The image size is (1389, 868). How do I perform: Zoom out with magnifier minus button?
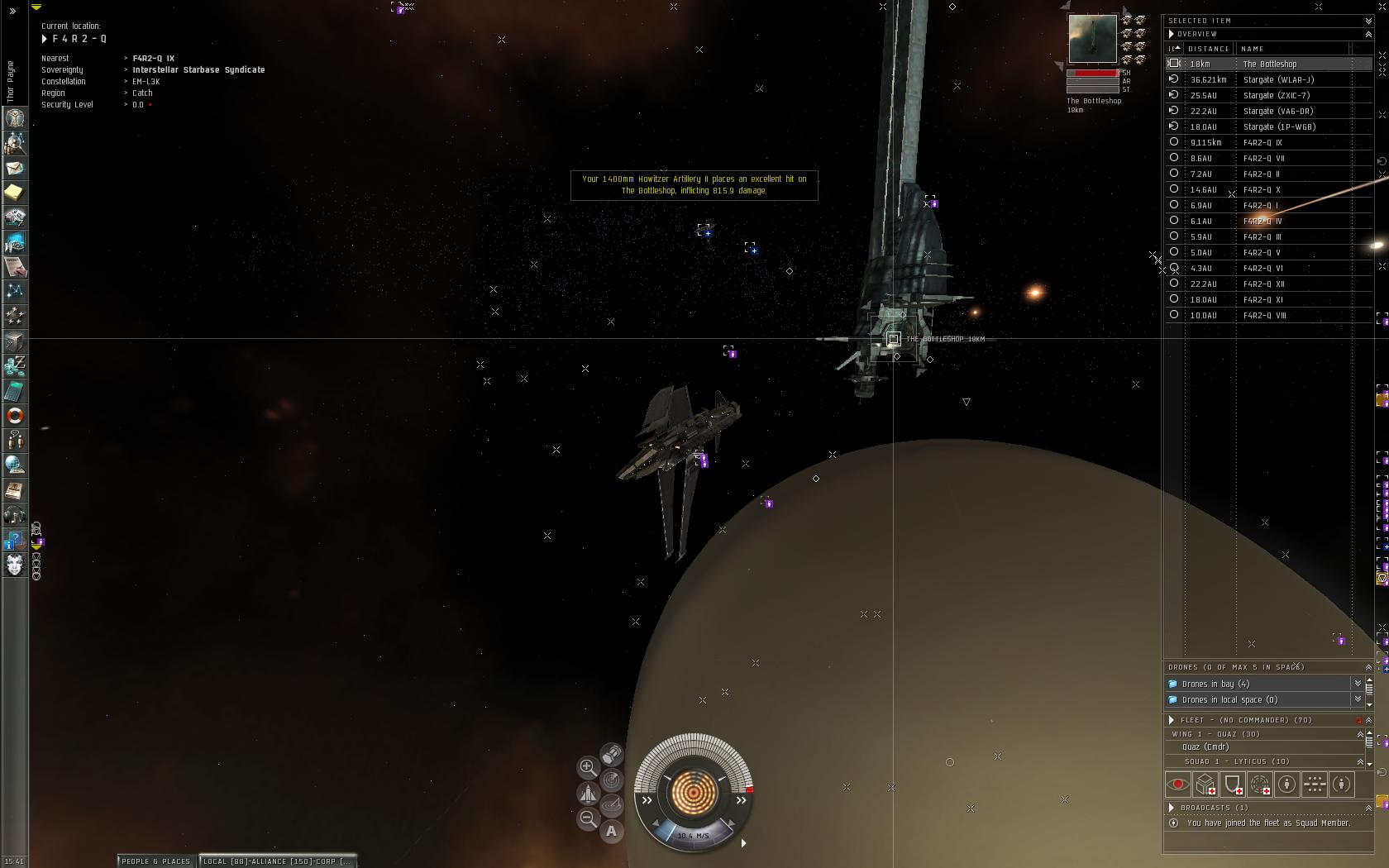[x=588, y=818]
